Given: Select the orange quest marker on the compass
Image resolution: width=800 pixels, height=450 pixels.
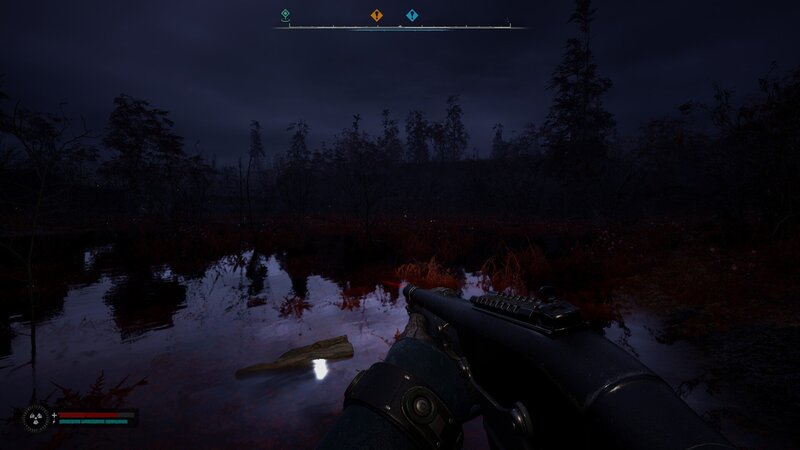Looking at the screenshot, I should click(376, 15).
